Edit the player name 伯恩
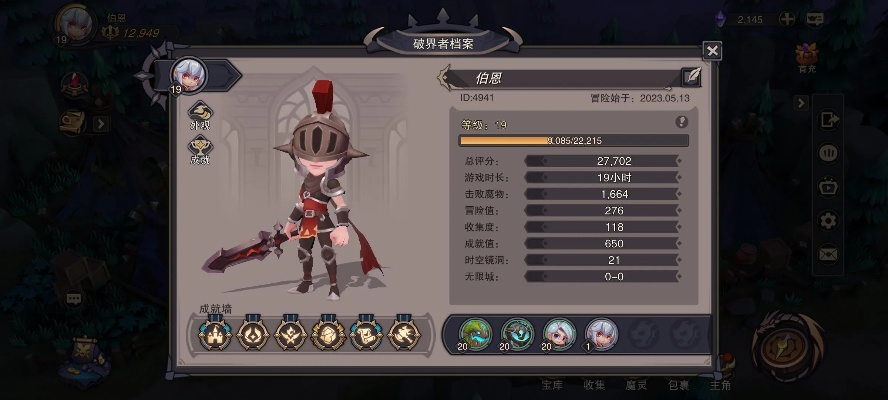 [x=691, y=77]
